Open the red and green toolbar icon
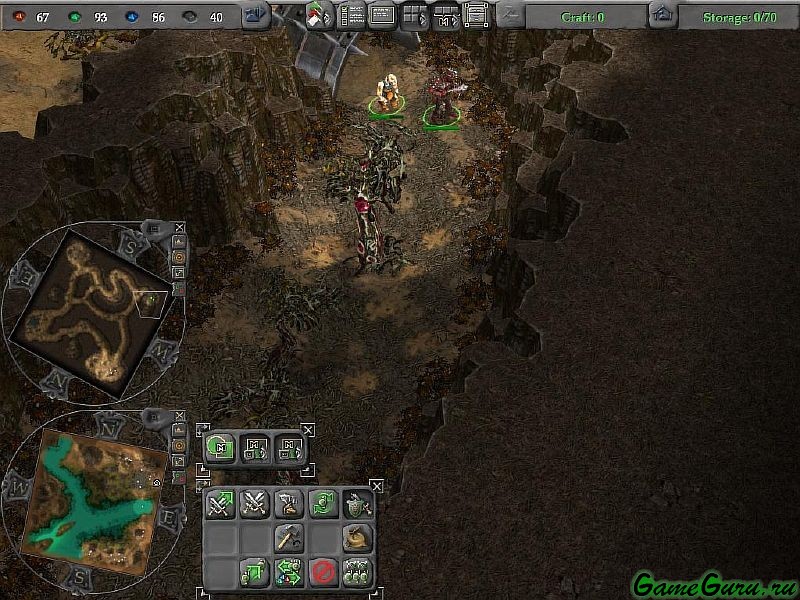This screenshot has height=600, width=800. [x=321, y=16]
